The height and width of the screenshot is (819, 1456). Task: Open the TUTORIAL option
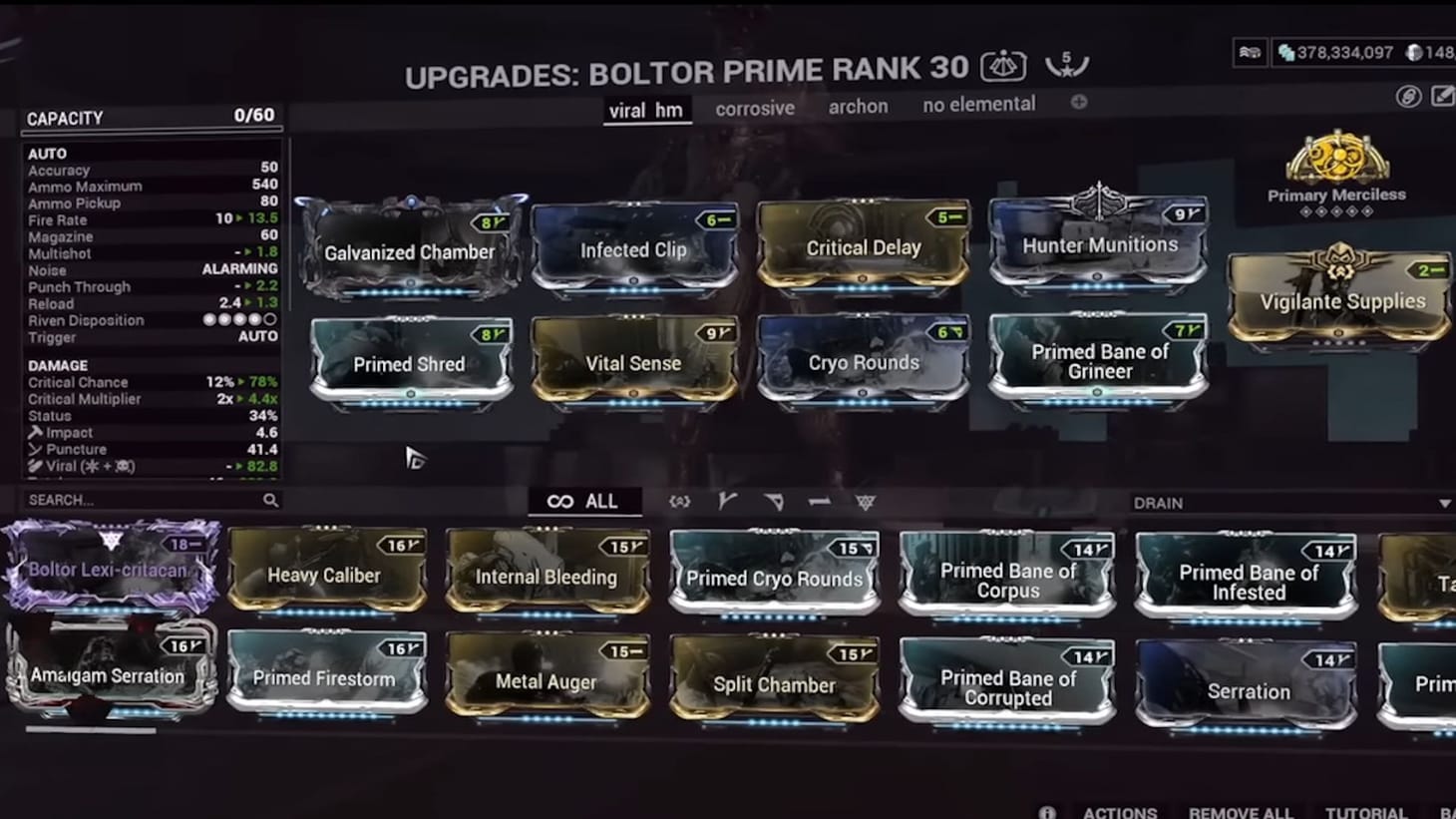(x=1366, y=811)
